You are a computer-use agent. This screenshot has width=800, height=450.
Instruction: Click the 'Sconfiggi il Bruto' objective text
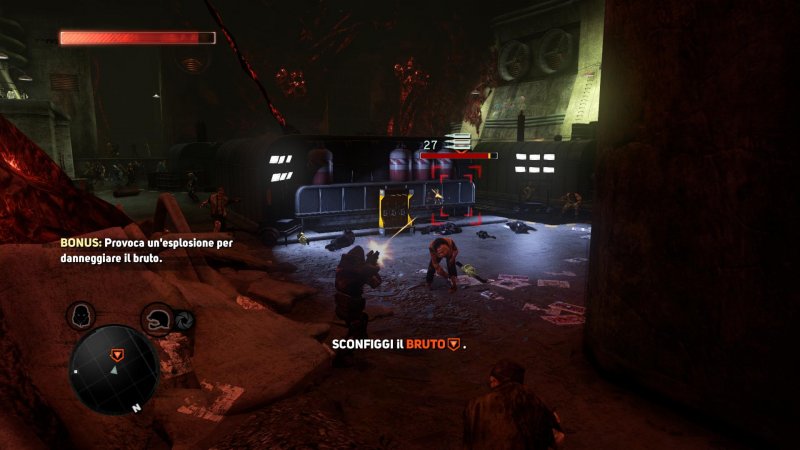point(399,344)
